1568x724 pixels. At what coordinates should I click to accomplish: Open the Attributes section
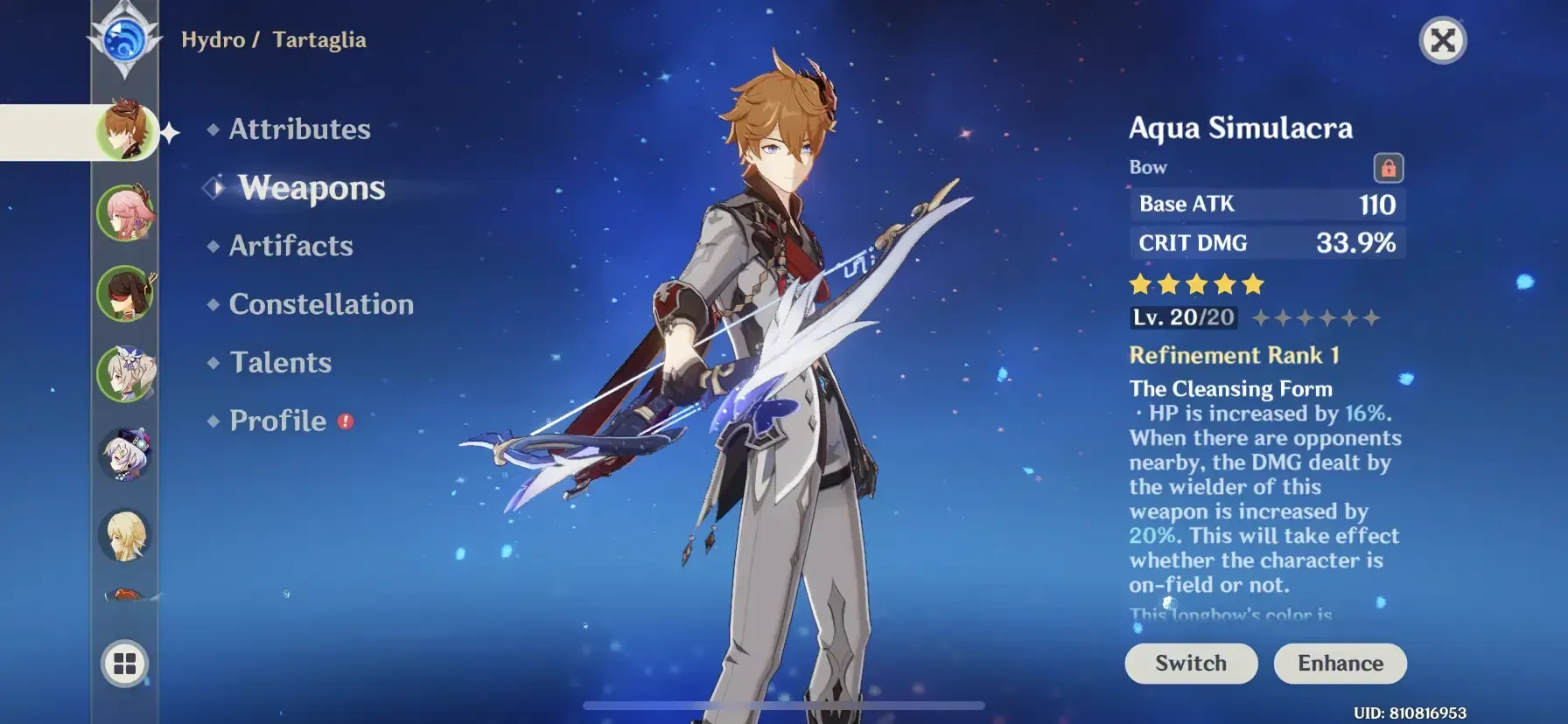[x=299, y=129]
